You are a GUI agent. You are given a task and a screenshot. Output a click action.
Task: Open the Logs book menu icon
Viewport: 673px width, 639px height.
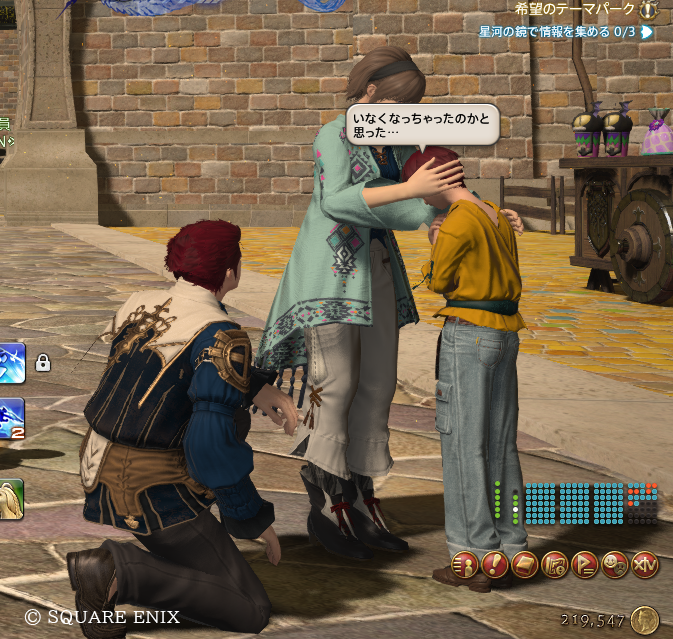tap(525, 565)
